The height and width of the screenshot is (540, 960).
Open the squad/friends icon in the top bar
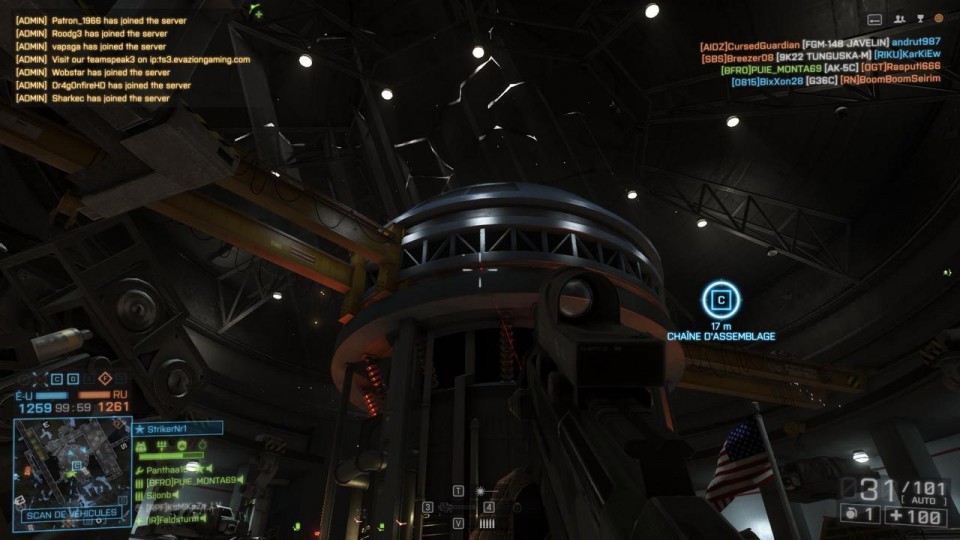pyautogui.click(x=900, y=18)
